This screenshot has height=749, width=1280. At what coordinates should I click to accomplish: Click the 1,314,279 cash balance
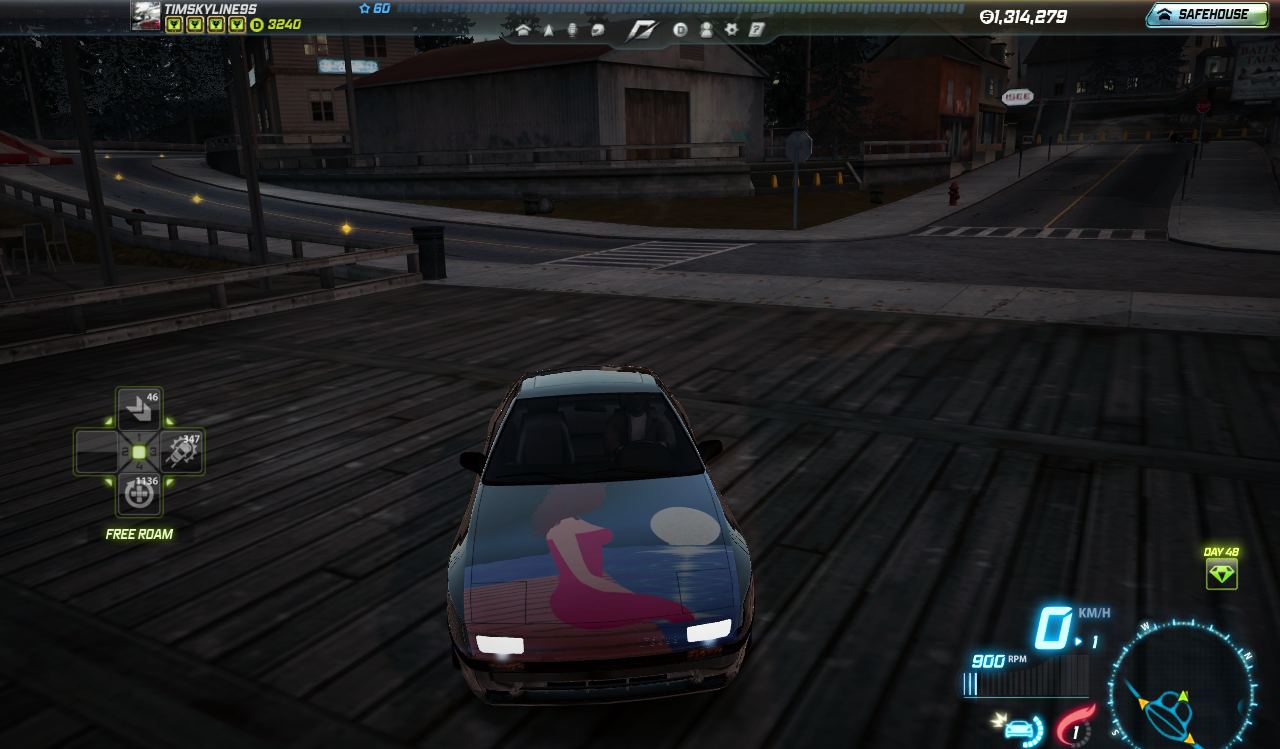pyautogui.click(x=1023, y=17)
